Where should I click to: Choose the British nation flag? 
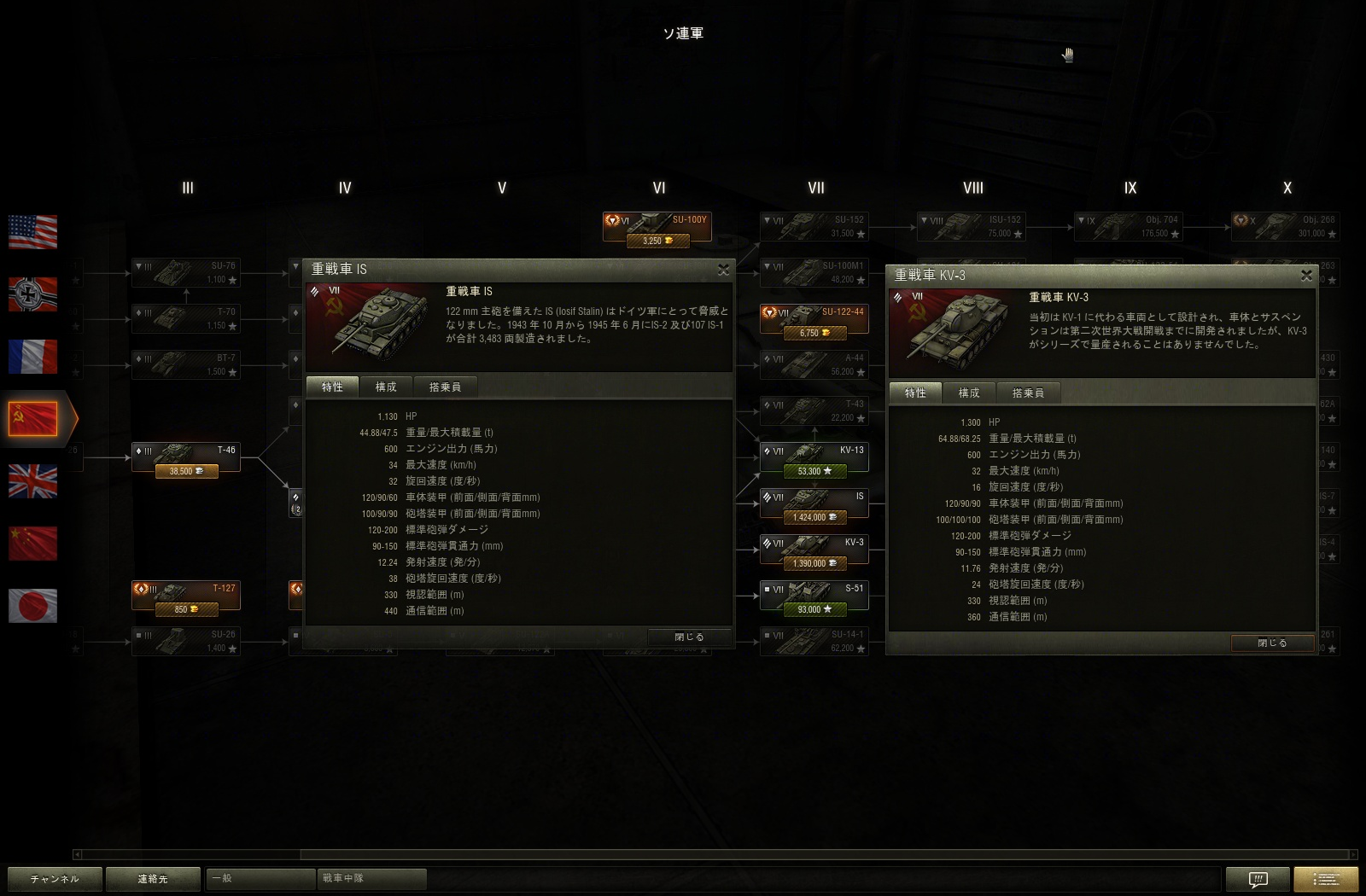(x=33, y=481)
